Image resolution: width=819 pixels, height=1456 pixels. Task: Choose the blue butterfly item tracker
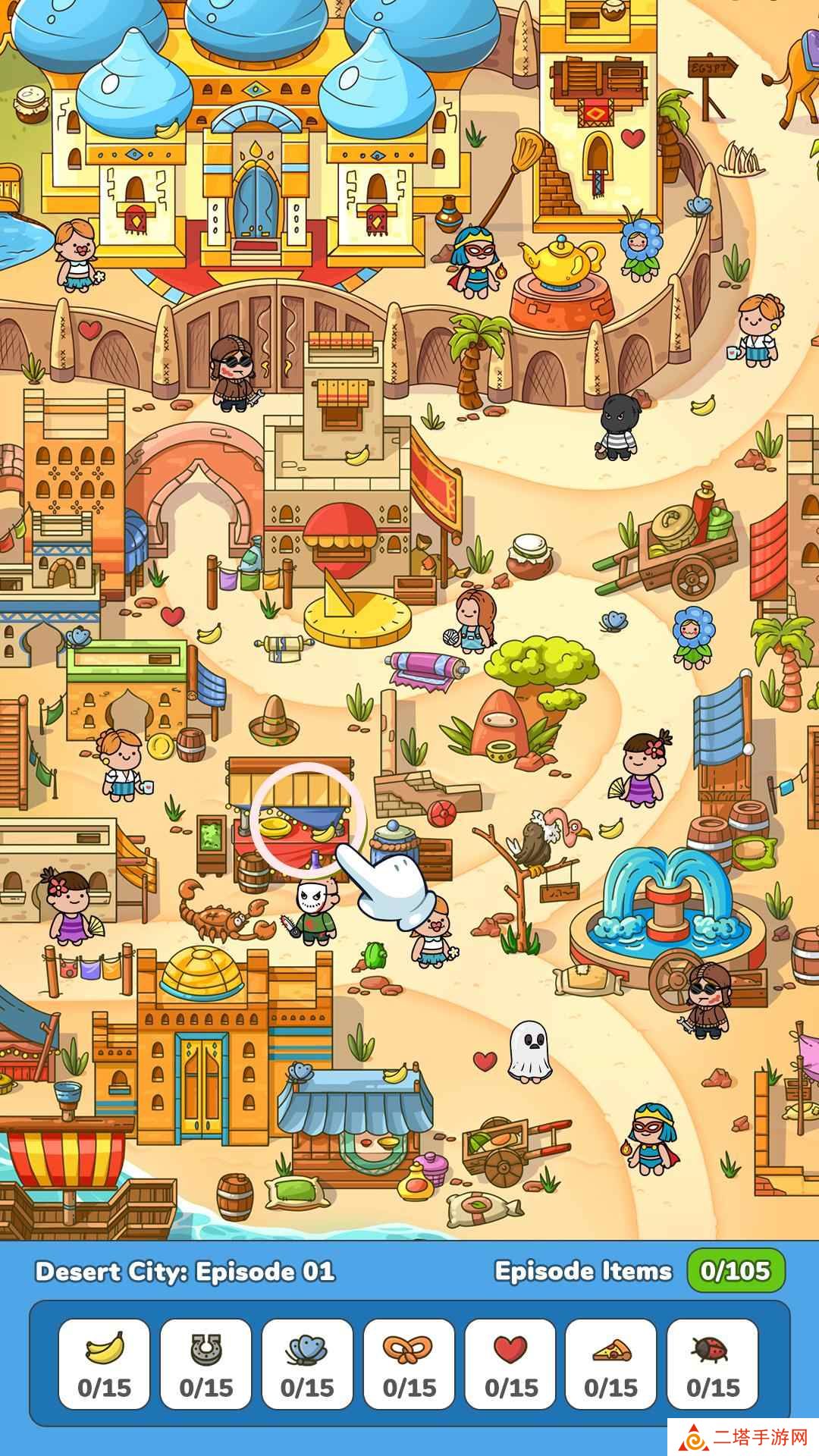point(307,1363)
